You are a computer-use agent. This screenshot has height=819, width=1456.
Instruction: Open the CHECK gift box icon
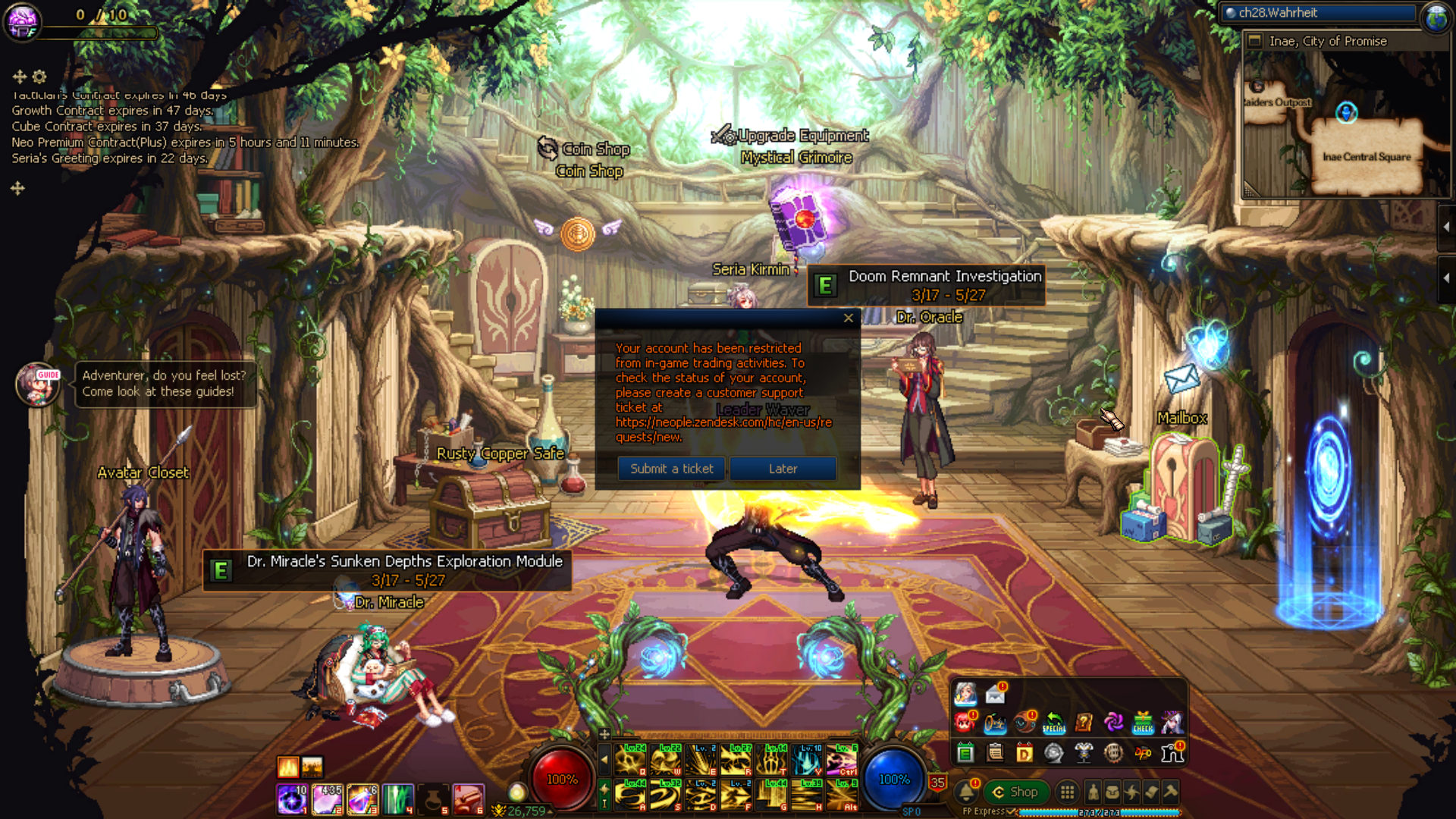click(1143, 723)
